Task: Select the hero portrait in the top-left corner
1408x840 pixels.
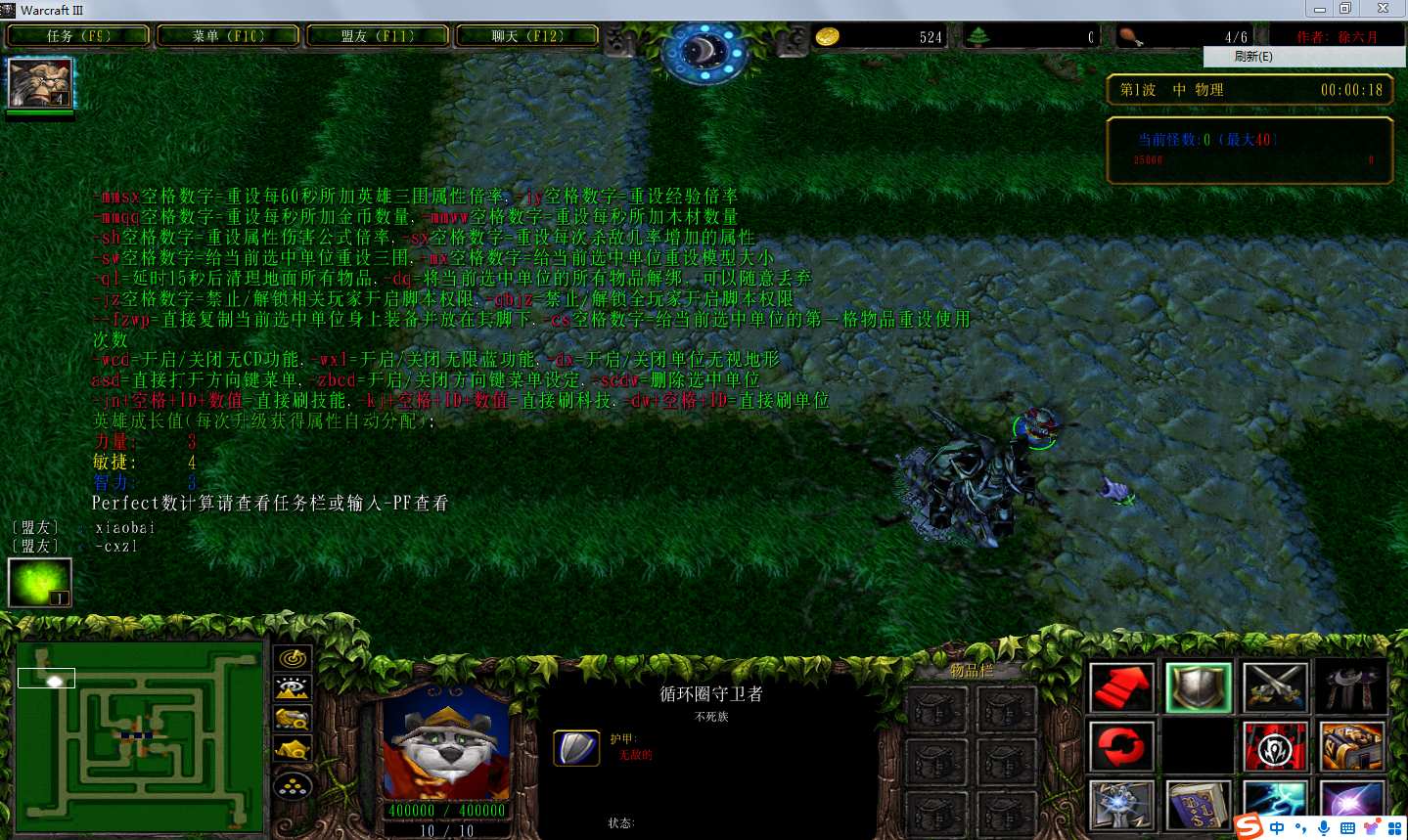Action: [40, 83]
